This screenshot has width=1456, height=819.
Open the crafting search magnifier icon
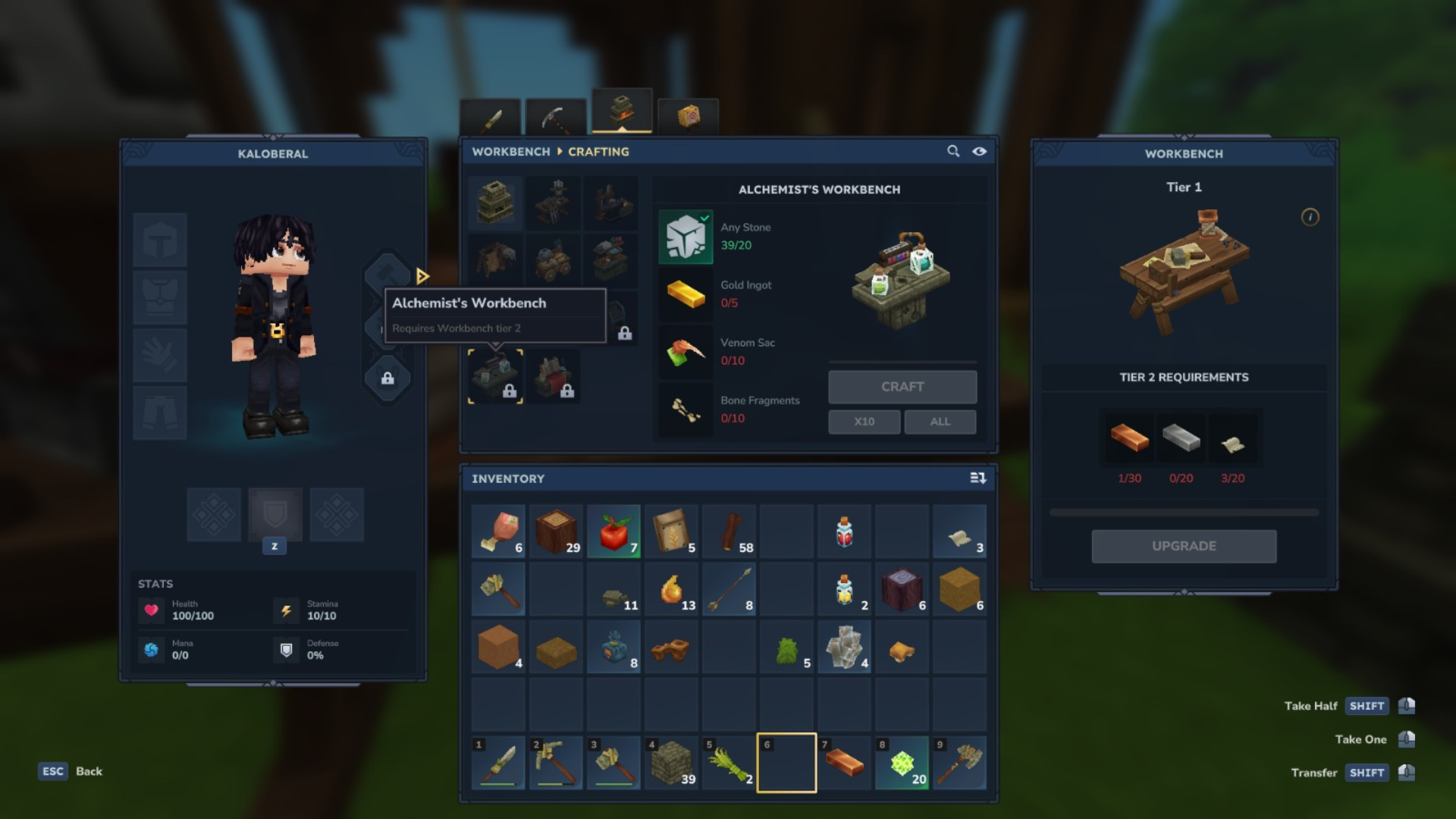click(952, 152)
